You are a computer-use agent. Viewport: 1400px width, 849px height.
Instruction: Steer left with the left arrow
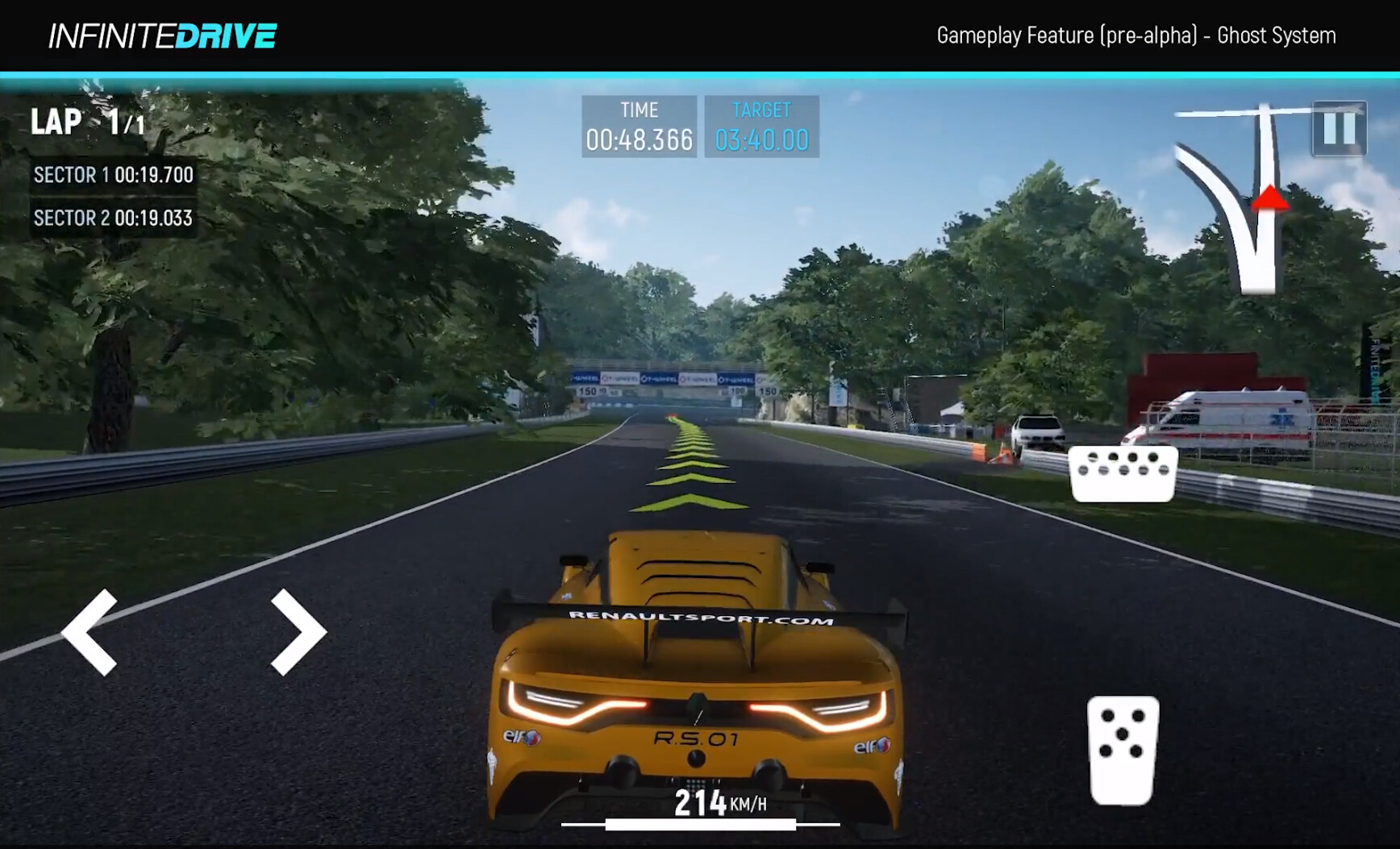pos(90,631)
